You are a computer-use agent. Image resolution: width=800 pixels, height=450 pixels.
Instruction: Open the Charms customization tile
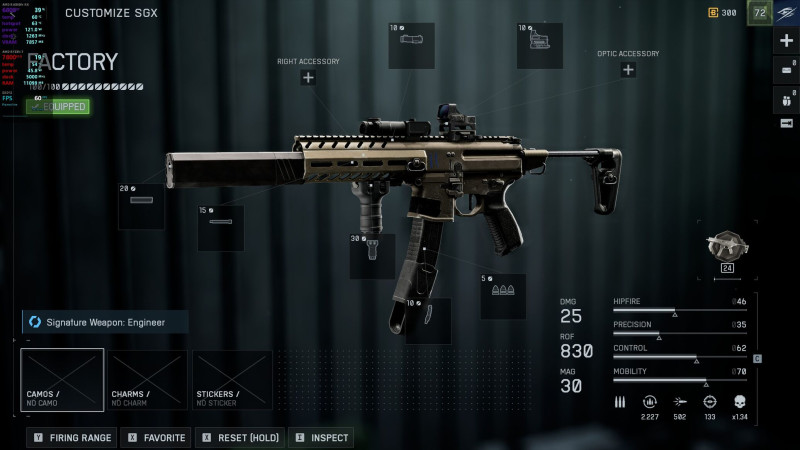tap(147, 380)
